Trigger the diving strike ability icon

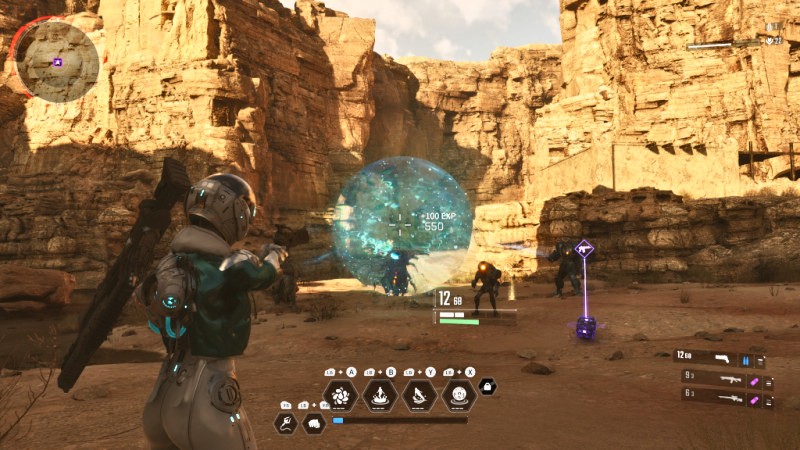coord(420,394)
